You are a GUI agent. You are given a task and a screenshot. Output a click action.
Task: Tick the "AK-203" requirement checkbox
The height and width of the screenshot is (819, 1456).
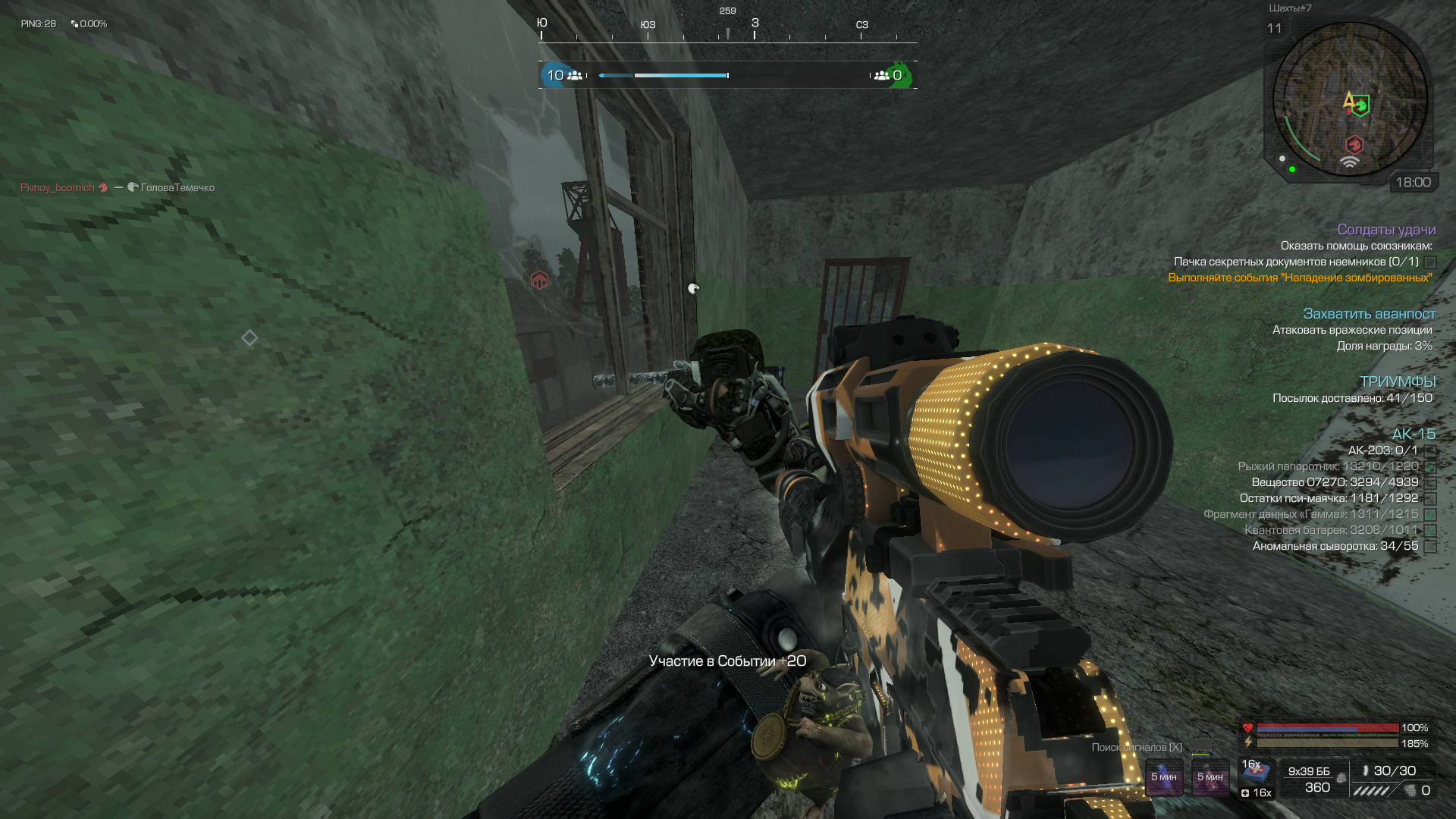pos(1430,451)
